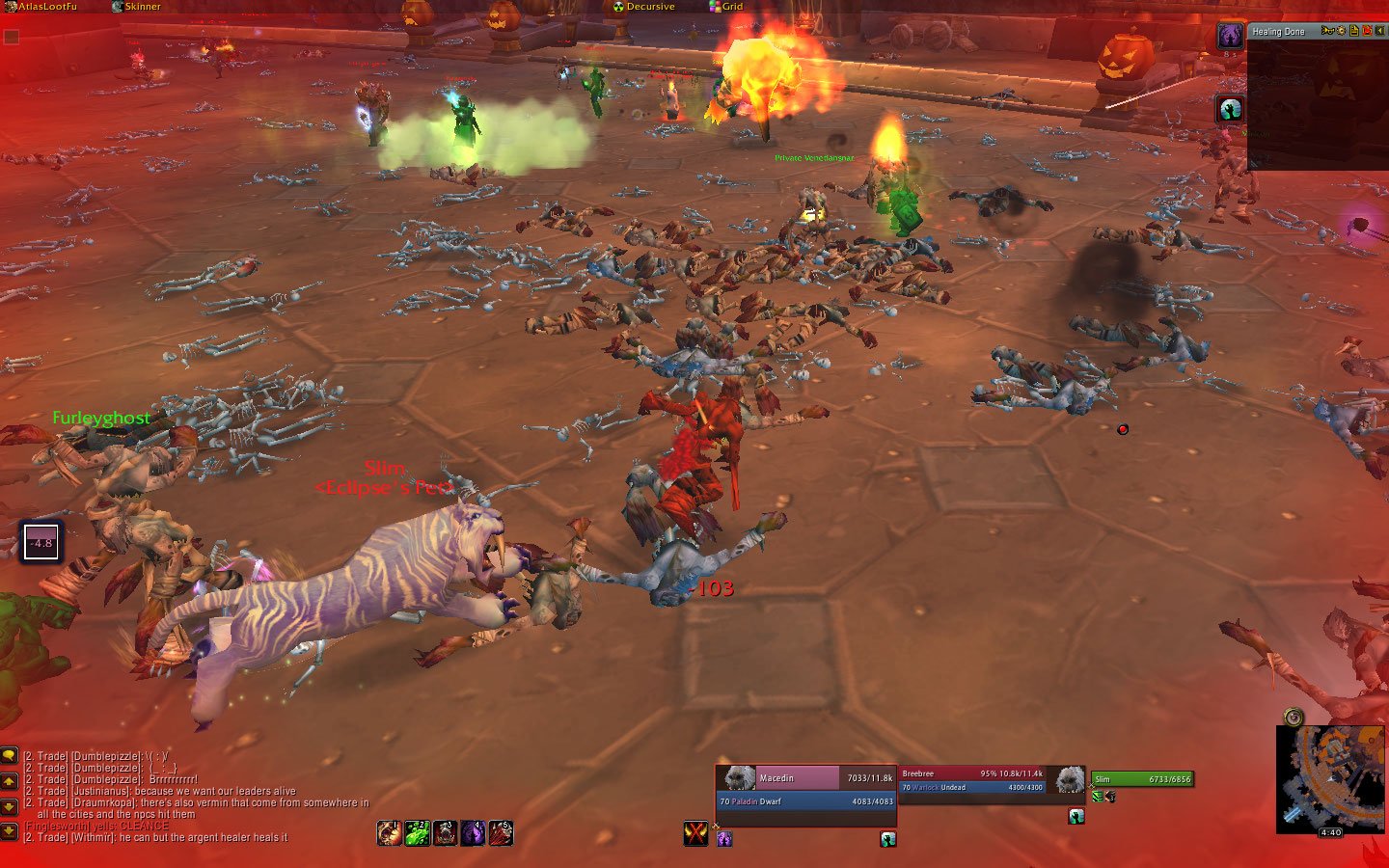Select the purple shadow buff icon
Viewport: 1389px width, 868px height.
coord(1230,37)
